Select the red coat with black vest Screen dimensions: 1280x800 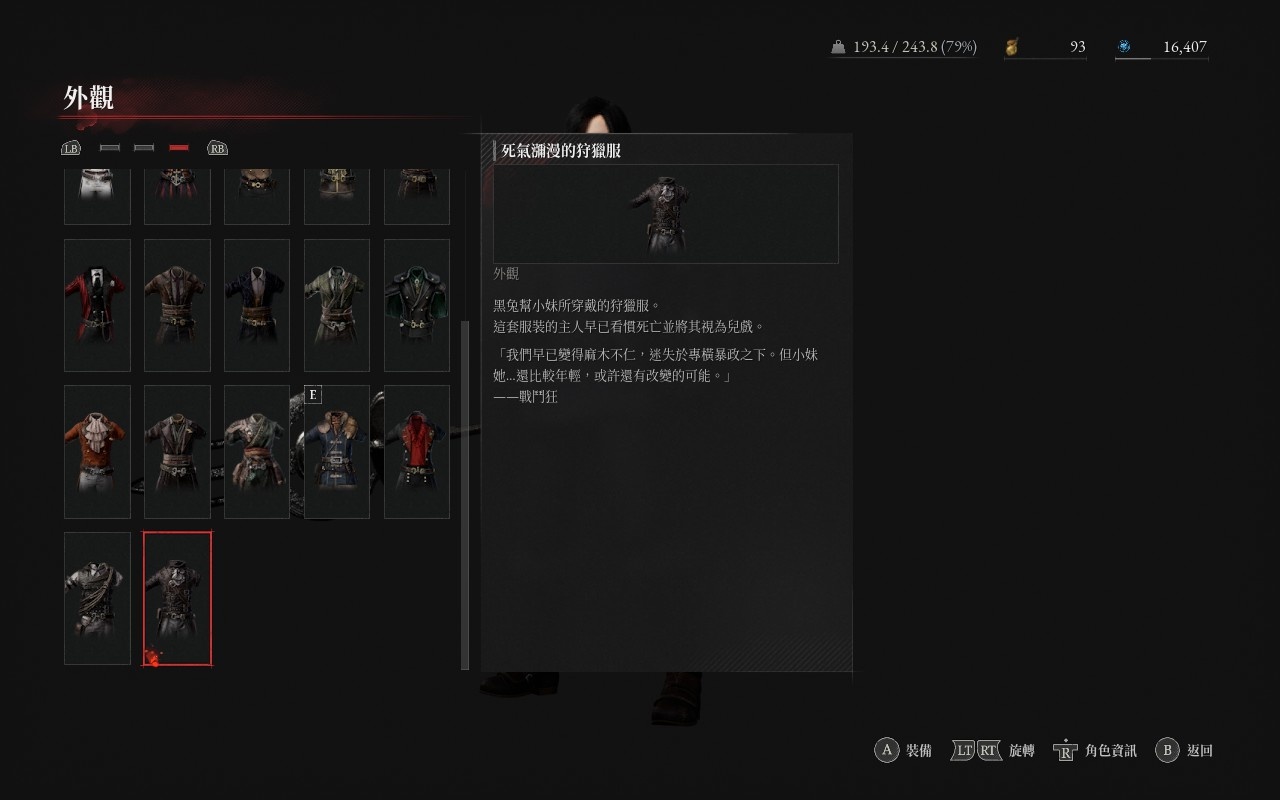97,305
